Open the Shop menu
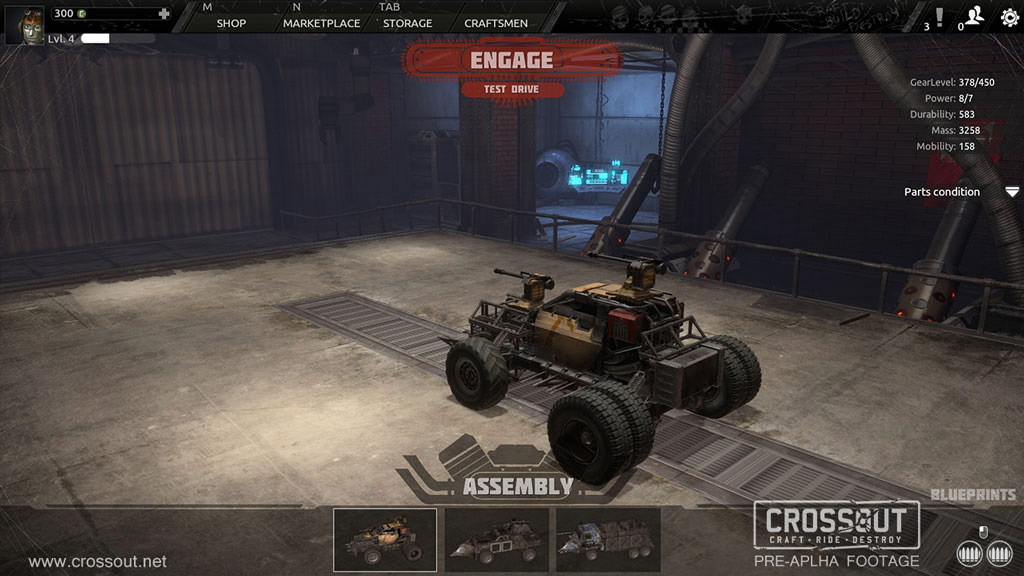 (x=231, y=23)
